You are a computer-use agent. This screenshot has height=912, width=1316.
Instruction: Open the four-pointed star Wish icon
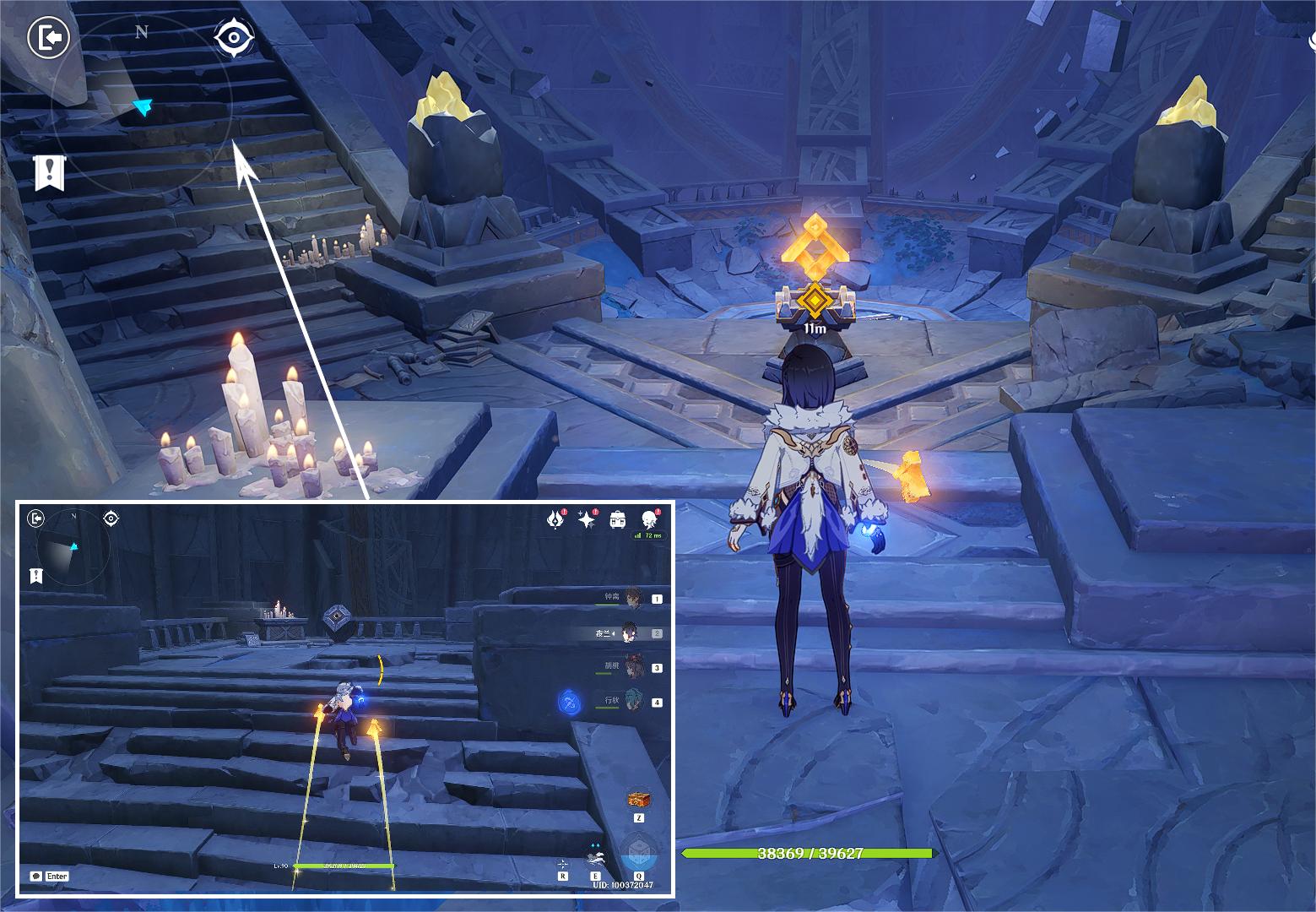(x=586, y=520)
